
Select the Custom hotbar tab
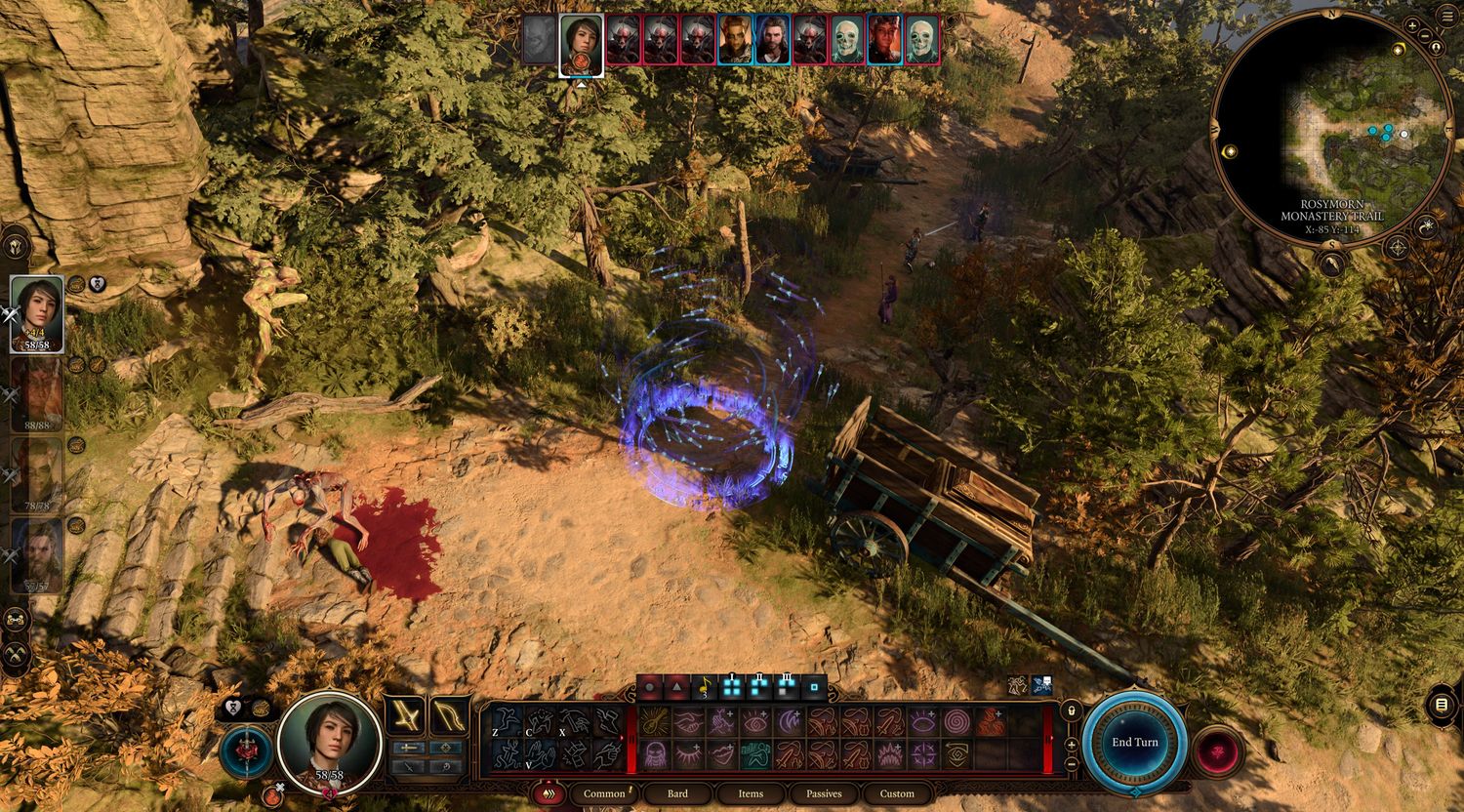[x=897, y=793]
